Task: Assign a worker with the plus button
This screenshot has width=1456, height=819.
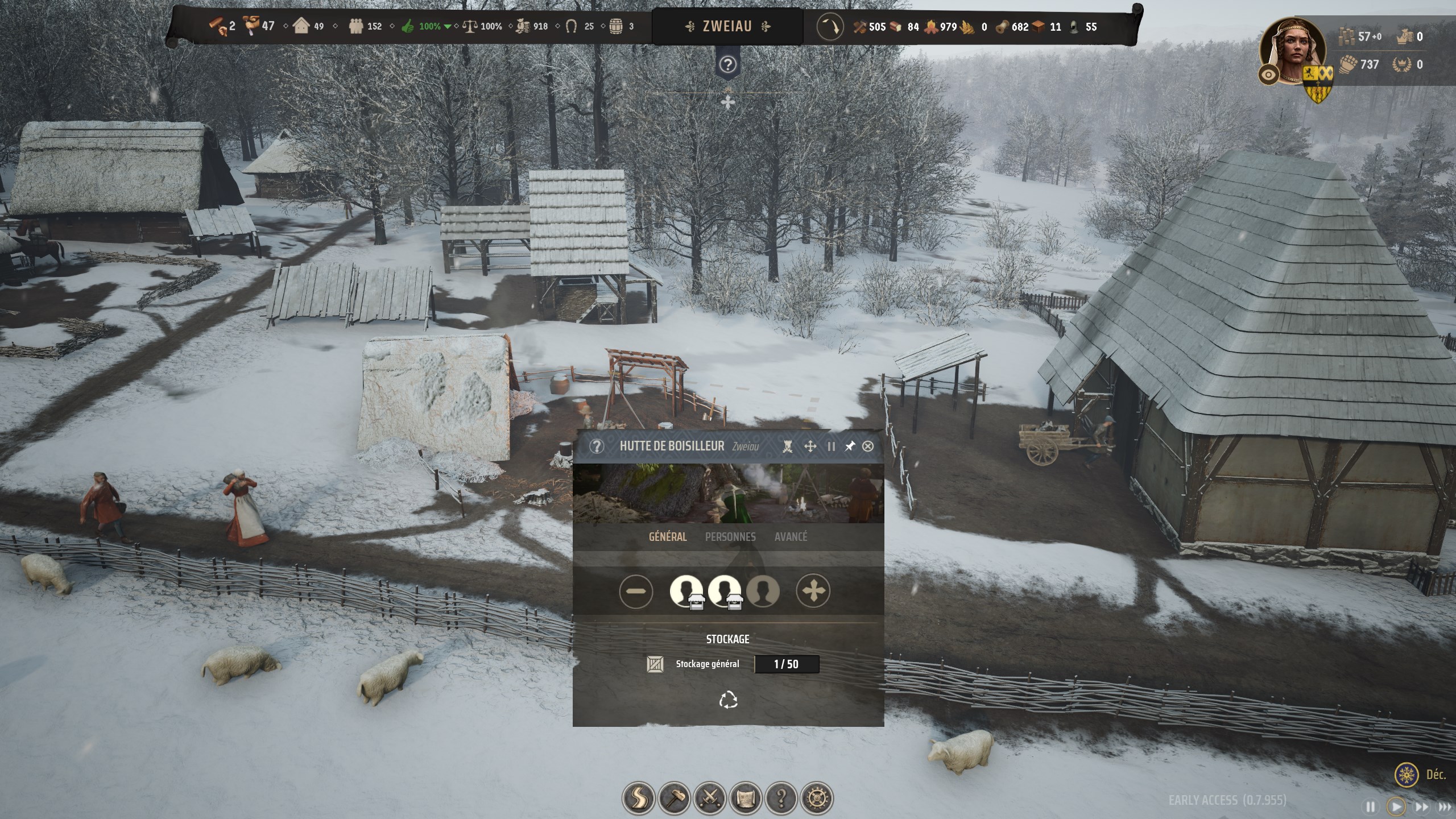Action: pyautogui.click(x=813, y=591)
